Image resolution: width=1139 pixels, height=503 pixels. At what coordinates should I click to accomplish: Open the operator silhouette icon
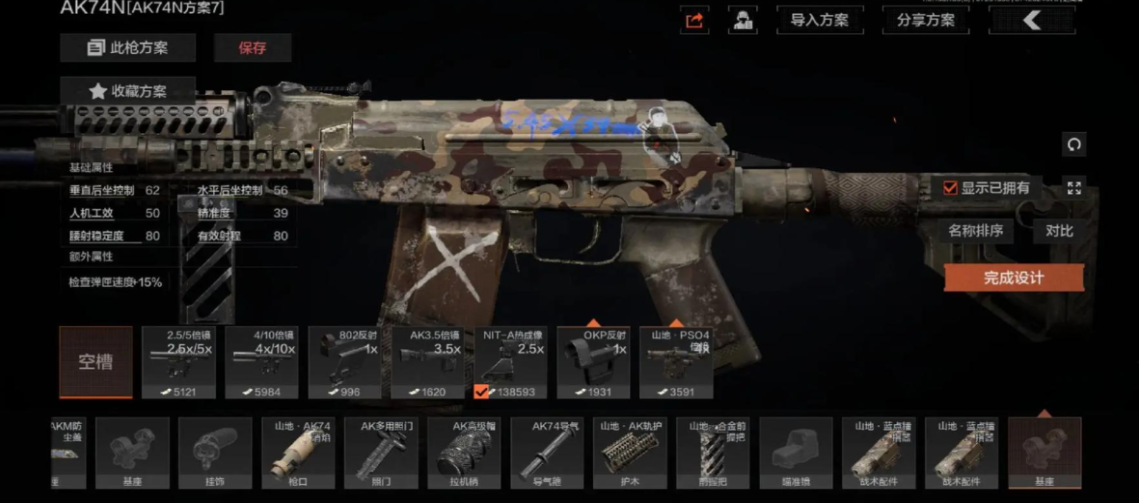[742, 20]
